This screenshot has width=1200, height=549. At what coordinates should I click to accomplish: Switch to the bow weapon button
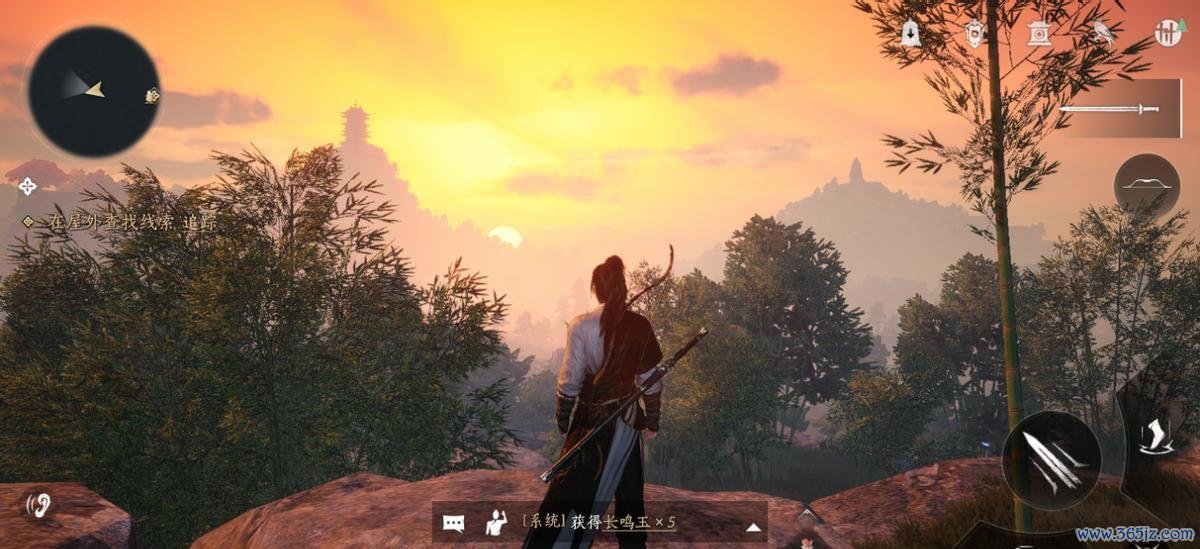1146,185
